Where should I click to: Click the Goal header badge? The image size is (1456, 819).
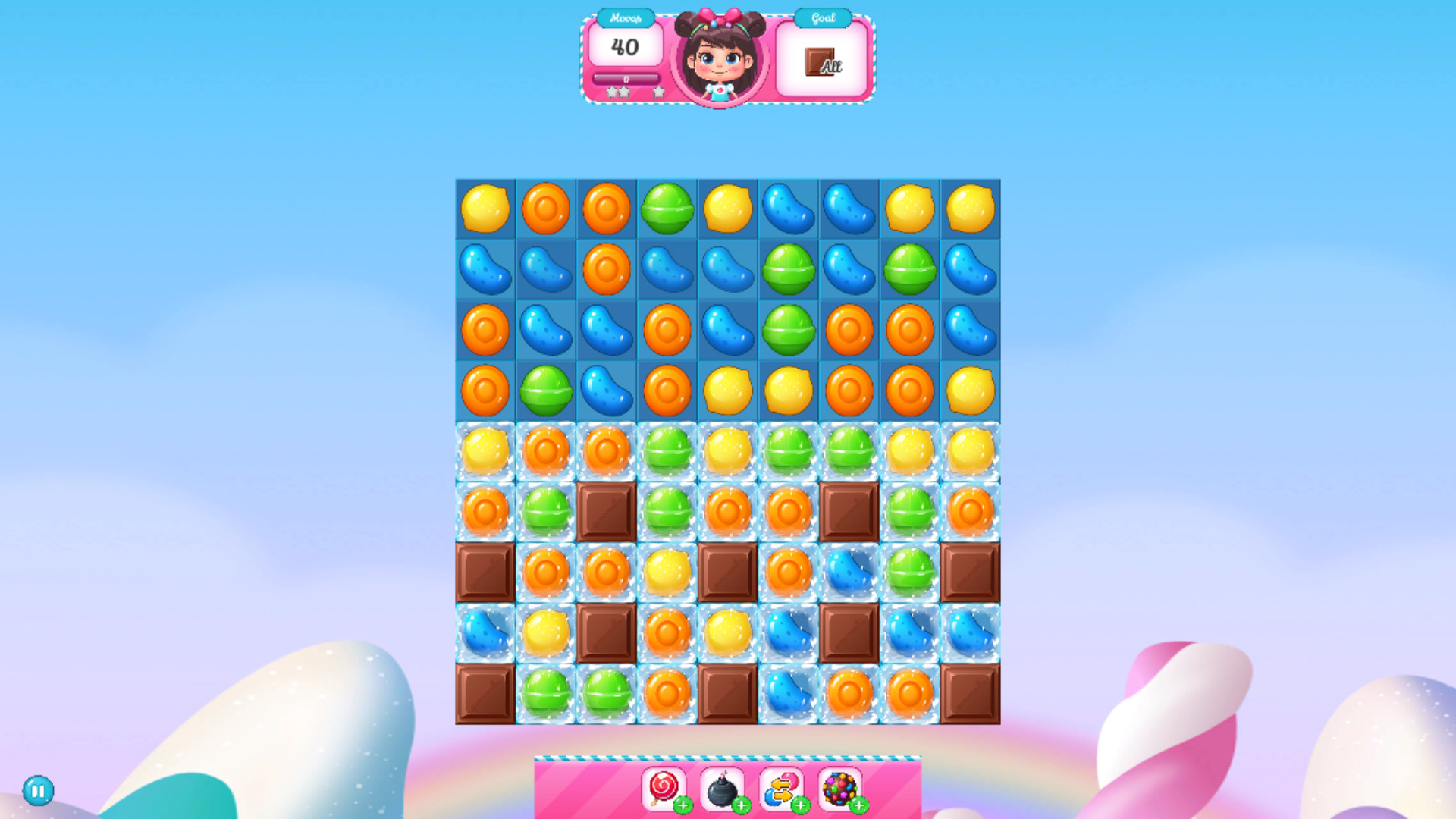821,17
